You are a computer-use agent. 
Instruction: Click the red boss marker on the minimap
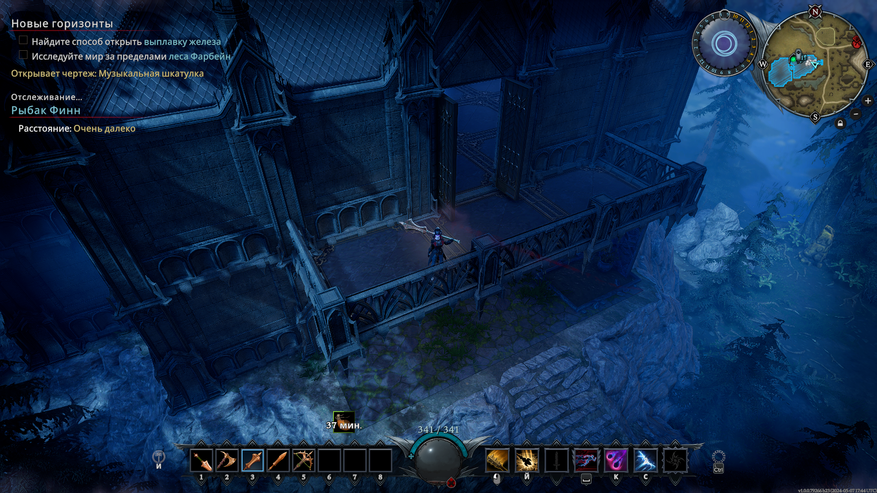click(856, 43)
